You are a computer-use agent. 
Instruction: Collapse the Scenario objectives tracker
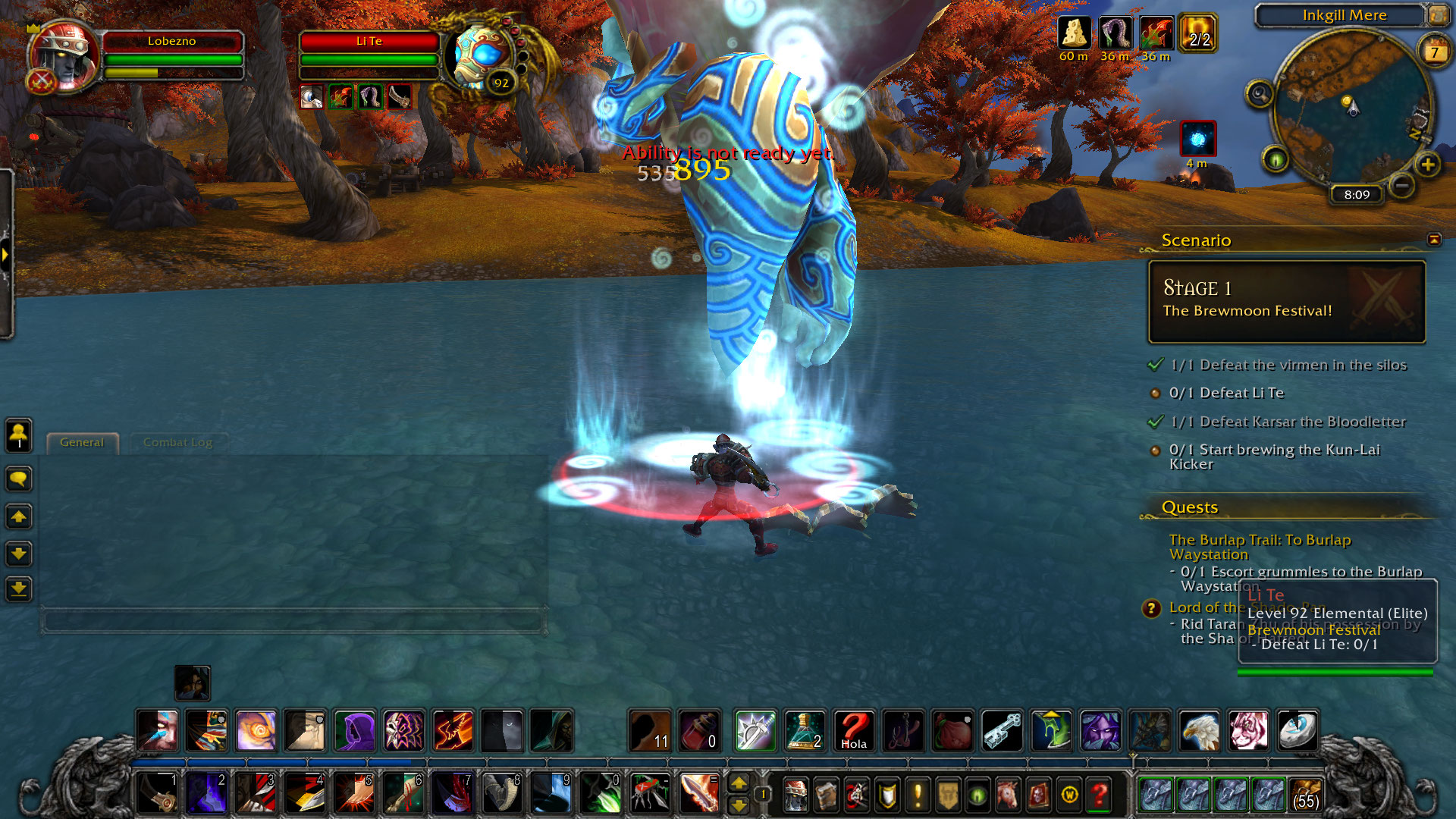1433,240
